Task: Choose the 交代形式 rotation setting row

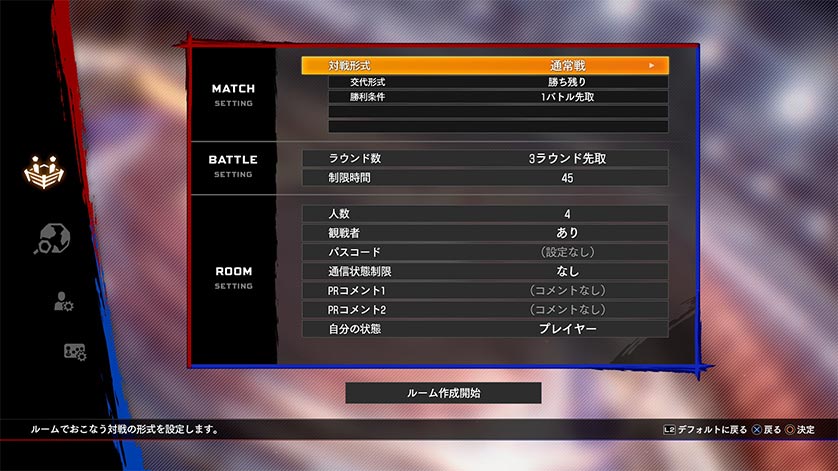Action: (497, 82)
